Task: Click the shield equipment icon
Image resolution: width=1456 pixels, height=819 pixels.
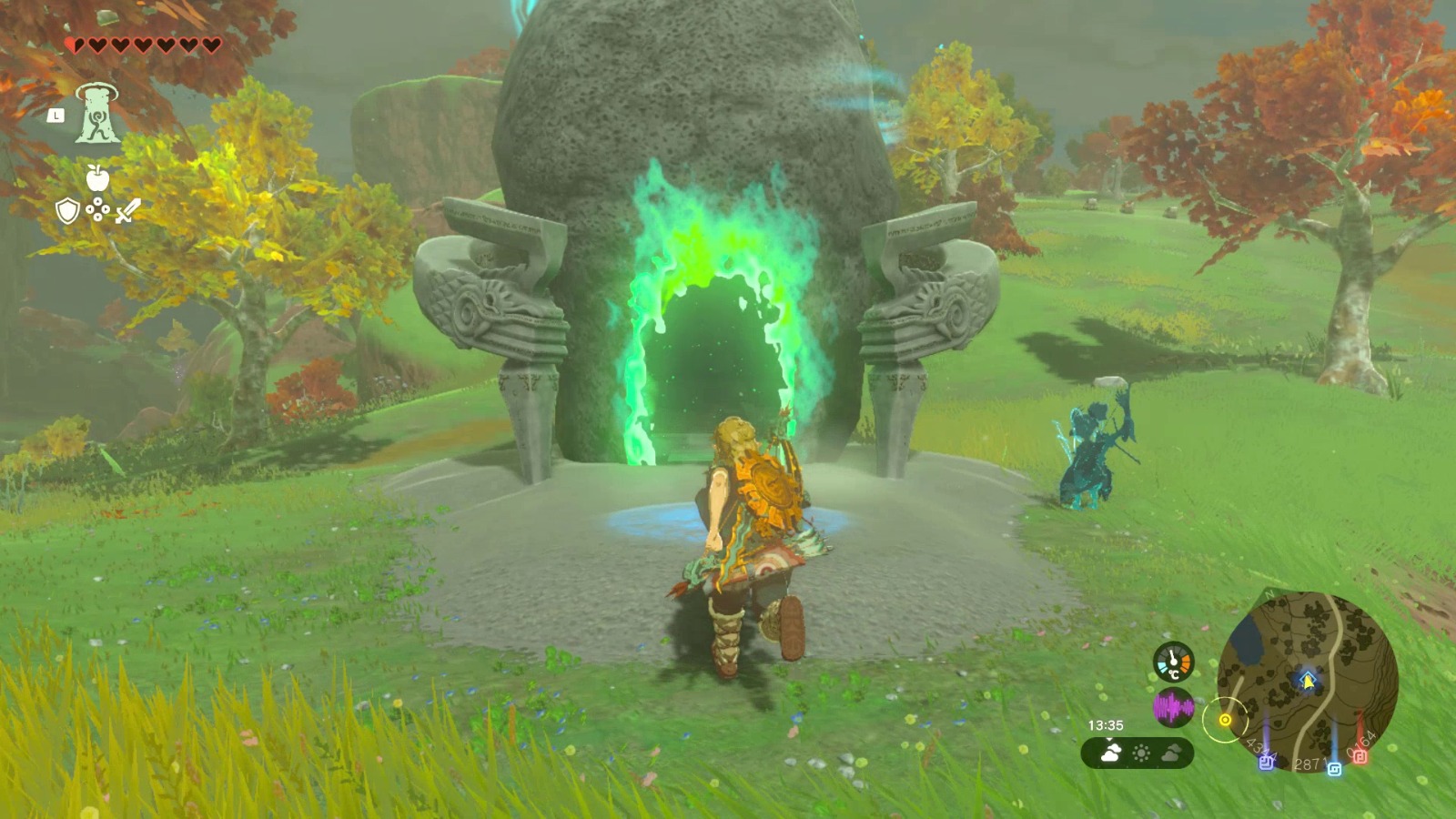Action: 66,210
